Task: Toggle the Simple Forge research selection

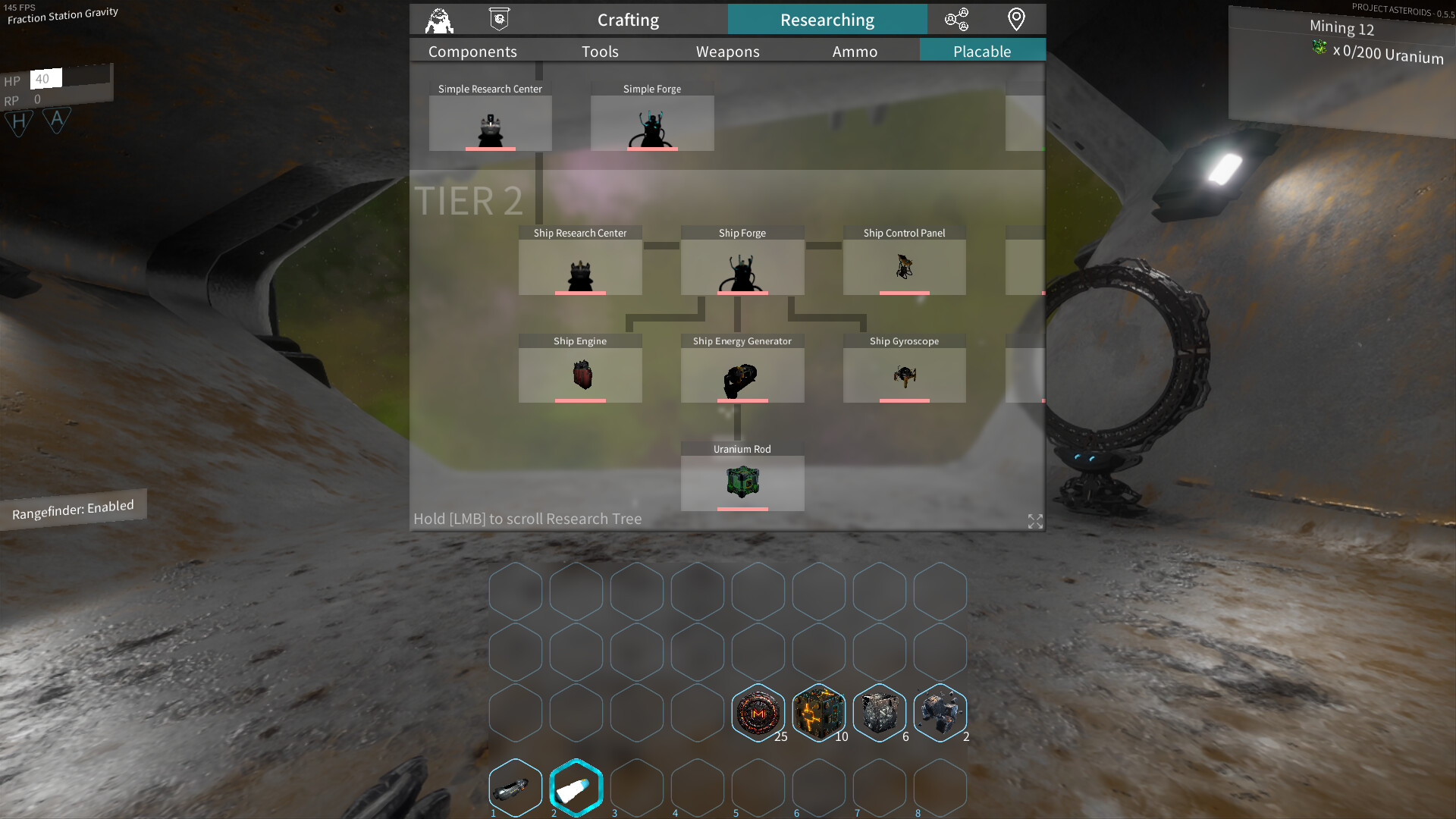Action: pyautogui.click(x=652, y=123)
